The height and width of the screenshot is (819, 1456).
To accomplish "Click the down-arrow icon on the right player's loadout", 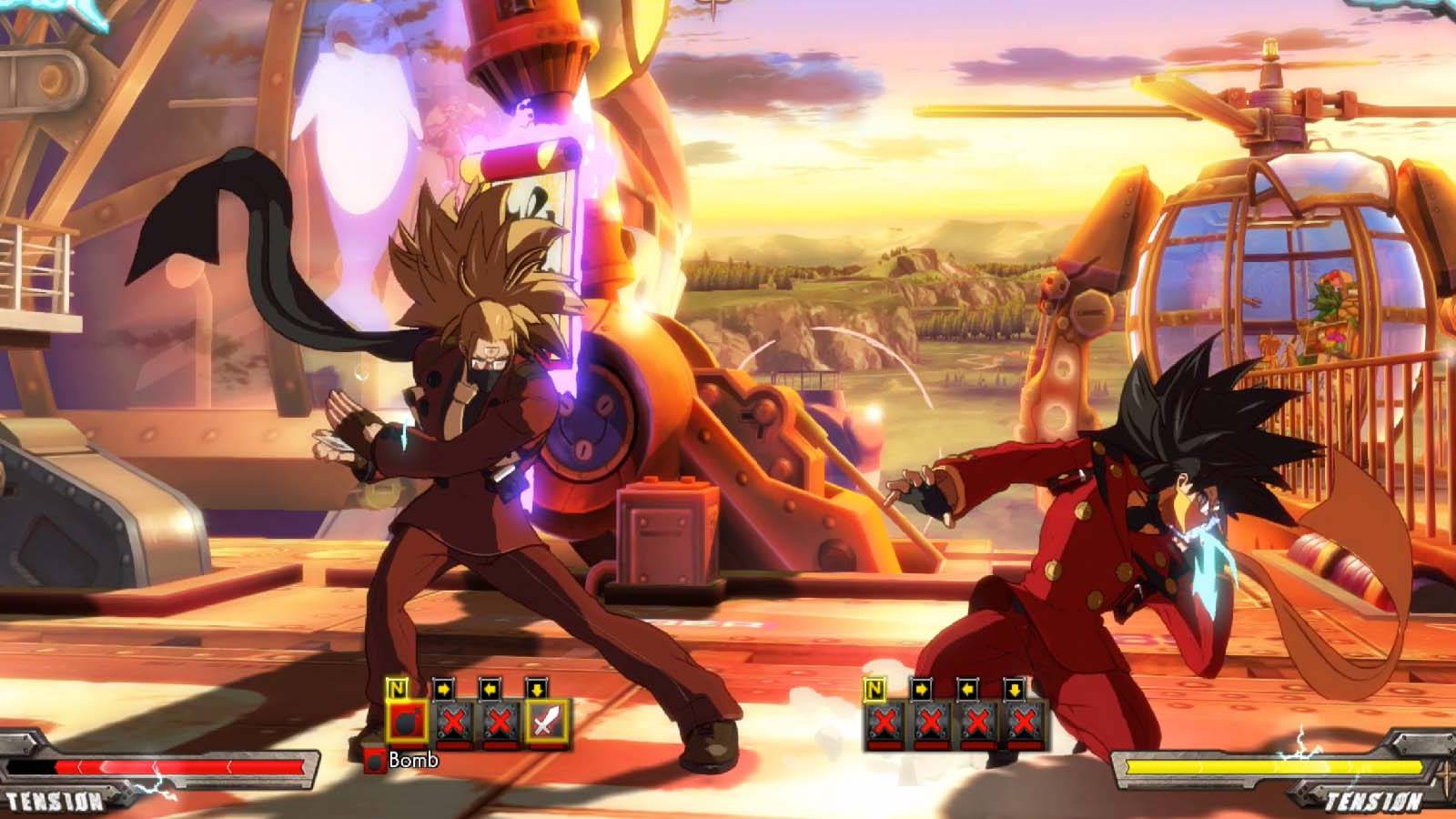I will click(x=1015, y=689).
